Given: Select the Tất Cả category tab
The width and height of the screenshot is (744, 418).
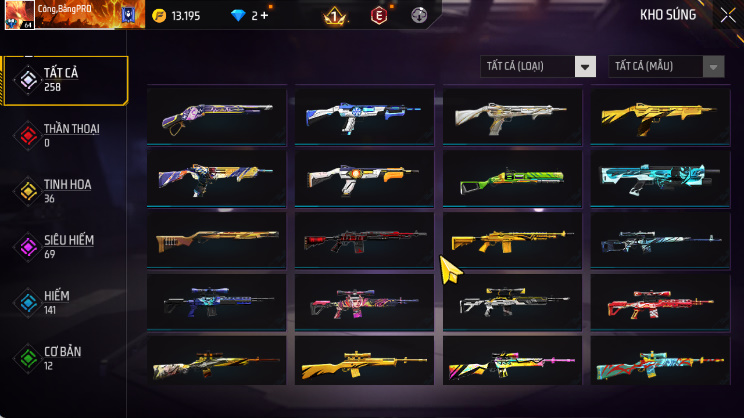Looking at the screenshot, I should [x=66, y=81].
